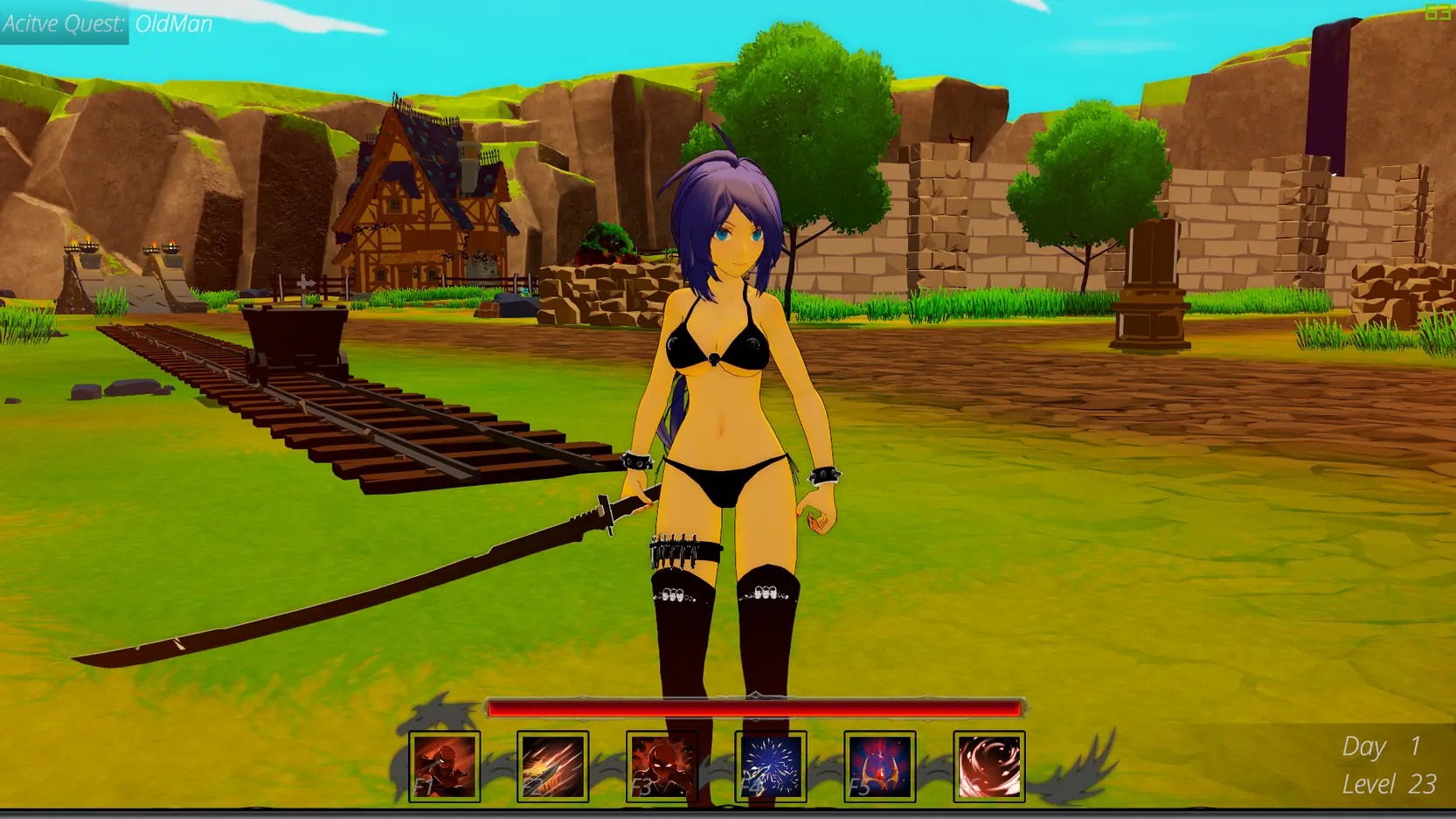Cast the F4 blue fireworks burst skill
Viewport: 1456px width, 819px height.
click(771, 767)
